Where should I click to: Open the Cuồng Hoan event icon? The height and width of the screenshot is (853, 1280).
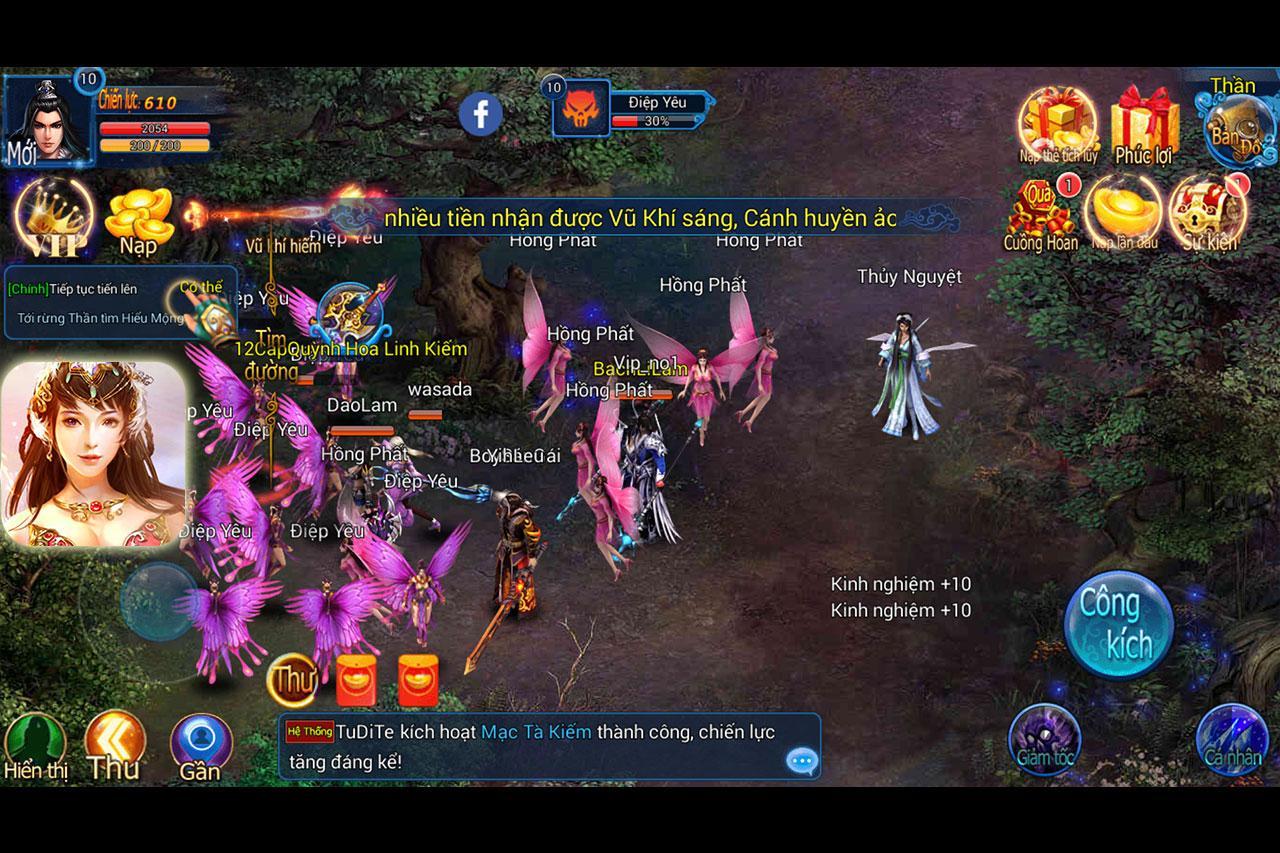pyautogui.click(x=1041, y=214)
